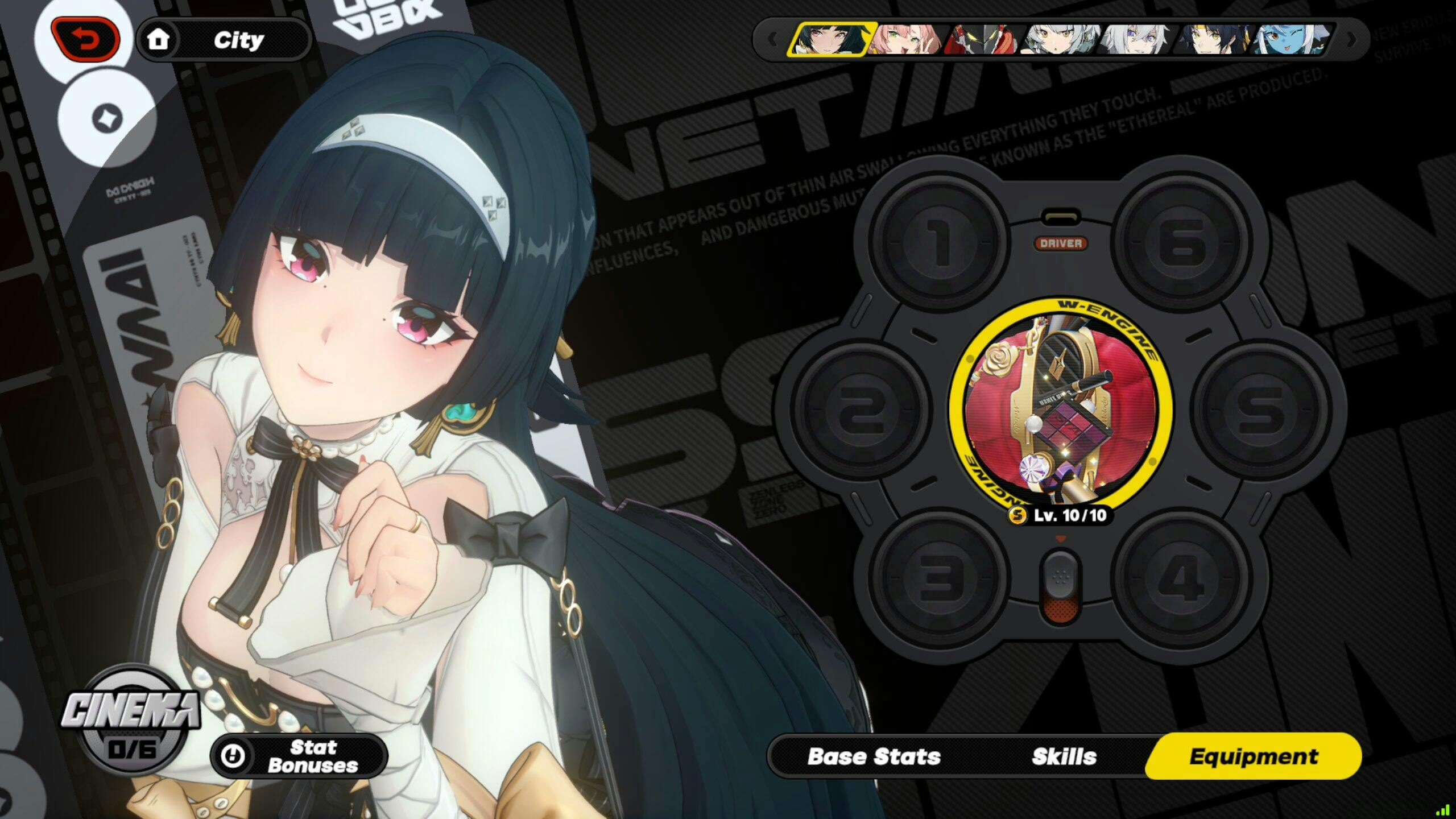Show next agents with the right arrow
Image resolution: width=1456 pixels, height=819 pixels.
pos(1351,40)
